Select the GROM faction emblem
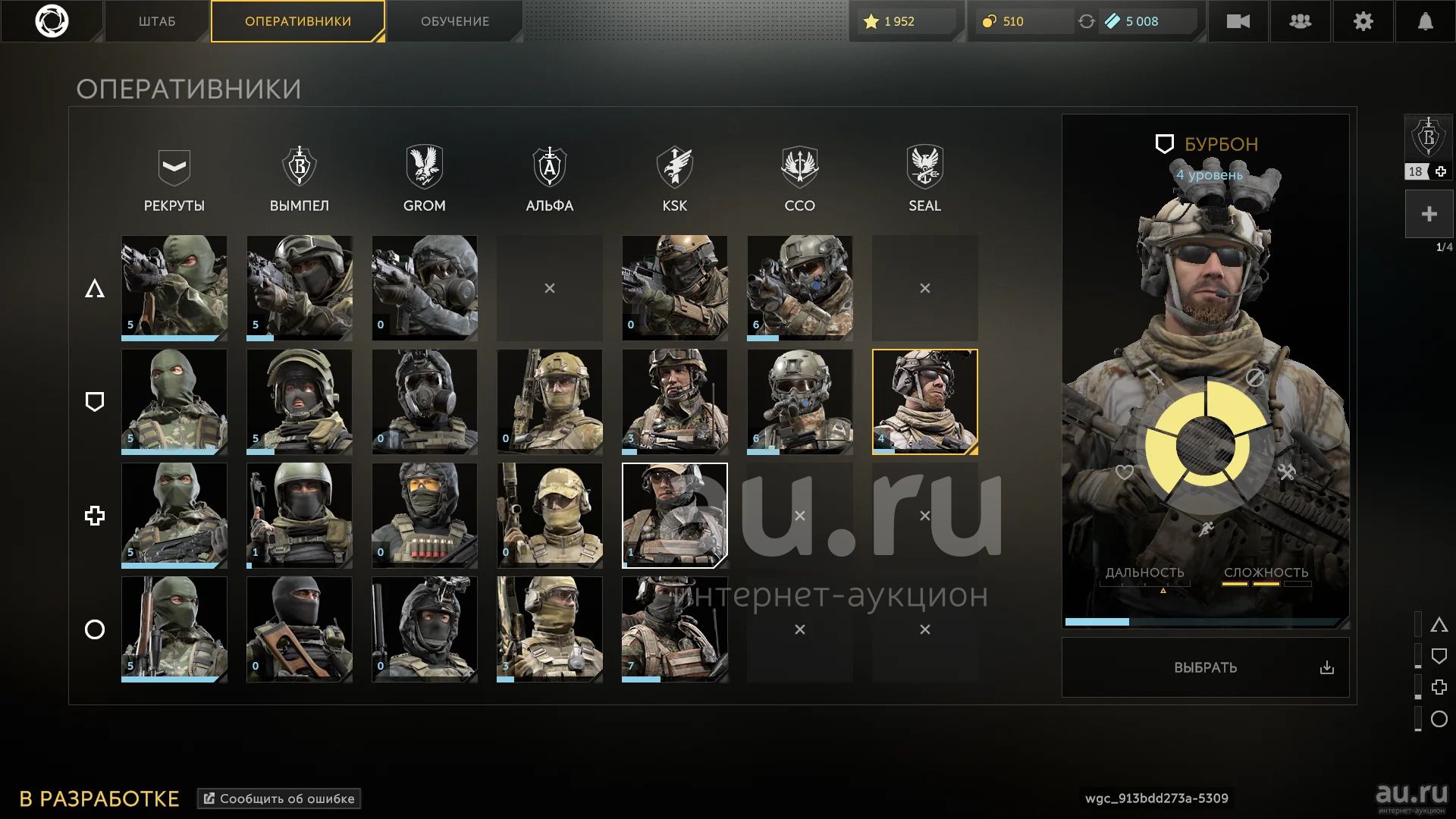The height and width of the screenshot is (819, 1456). 425,167
